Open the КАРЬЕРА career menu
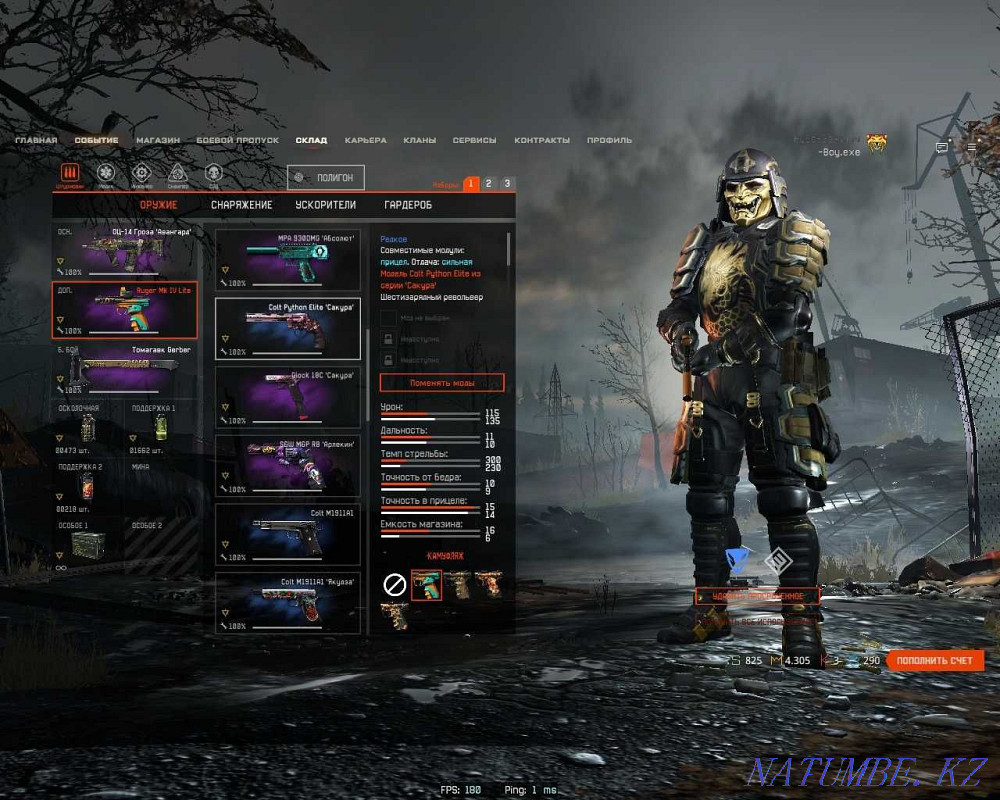This screenshot has width=1000, height=800. (x=365, y=141)
